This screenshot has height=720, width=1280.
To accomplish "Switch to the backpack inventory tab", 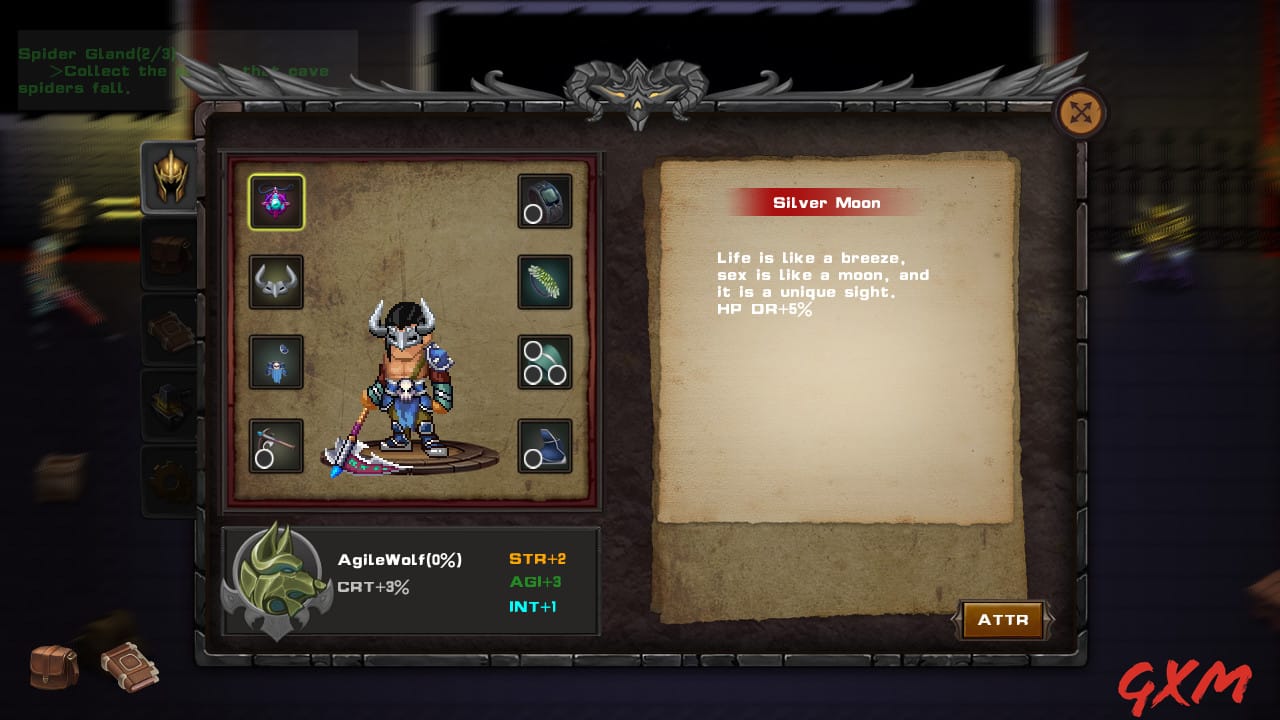I will pyautogui.click(x=170, y=254).
